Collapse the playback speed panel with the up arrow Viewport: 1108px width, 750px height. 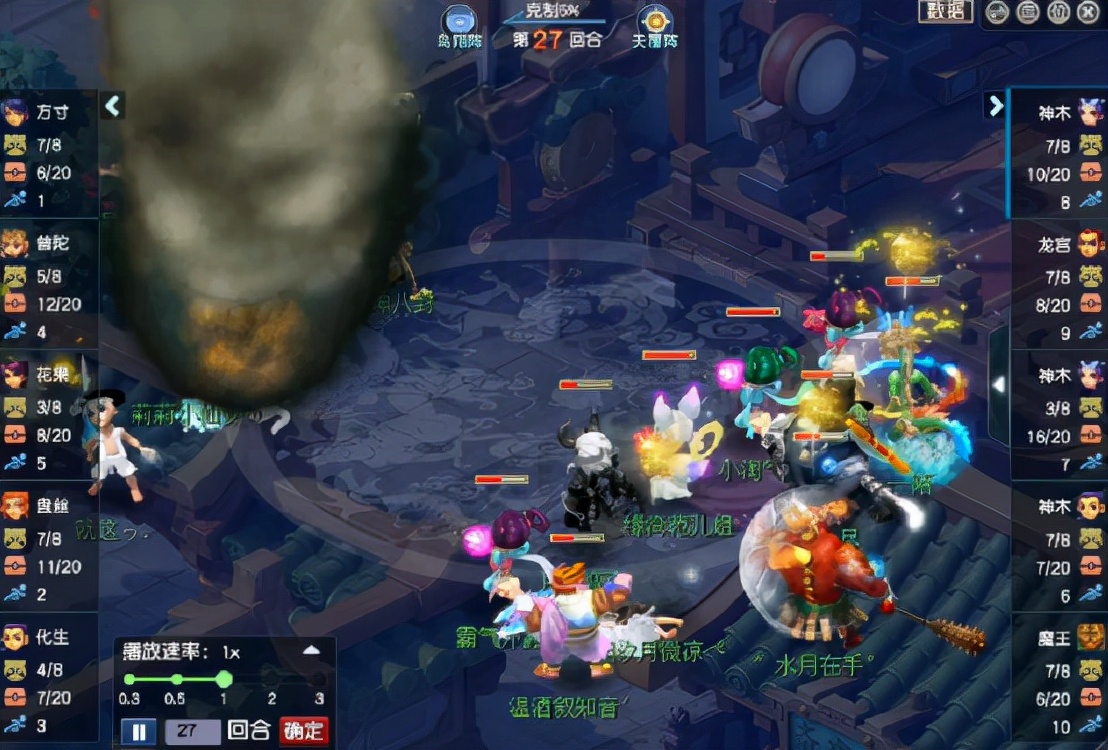pos(311,650)
